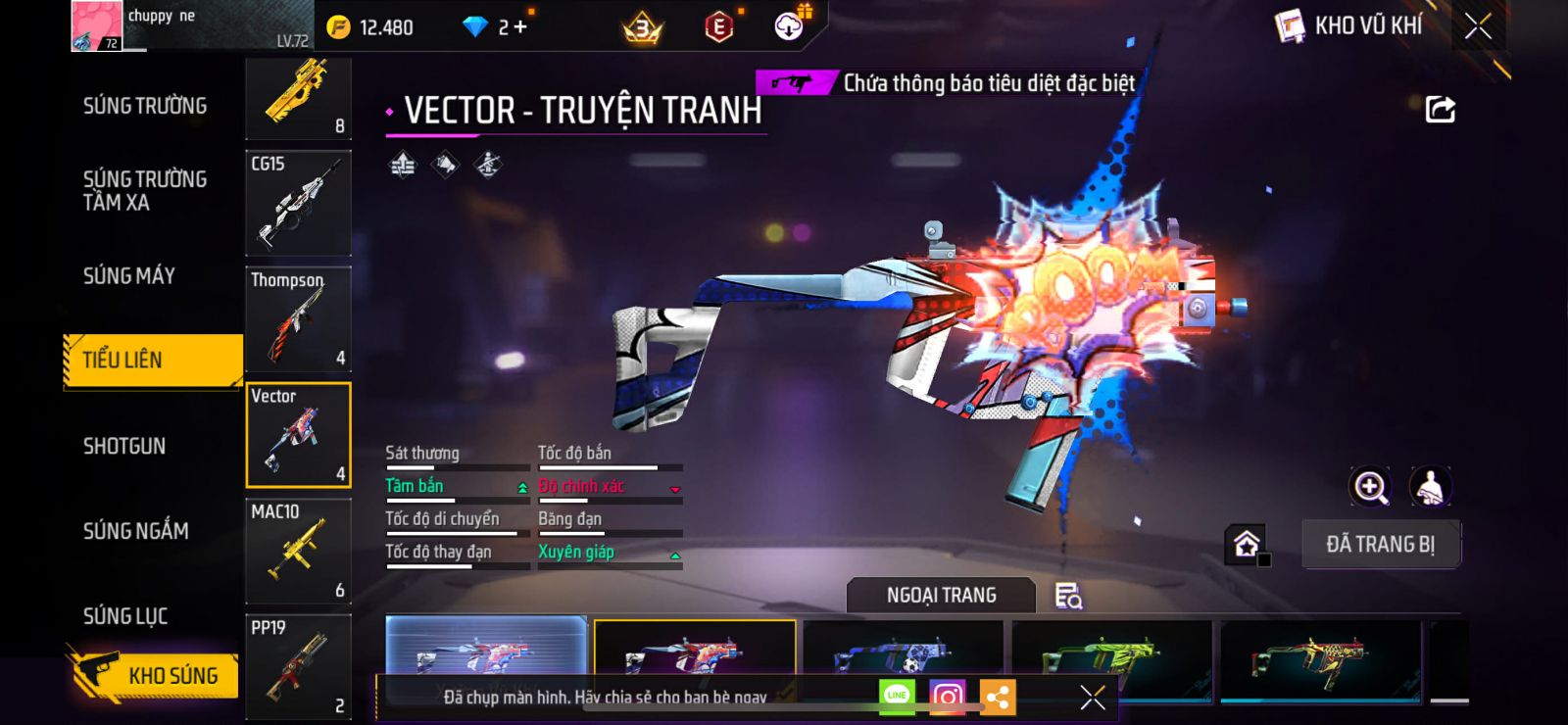This screenshot has width=1568, height=725.
Task: Open the SÚNG TRƯỜNG TẦM XA category
Action: tap(145, 191)
